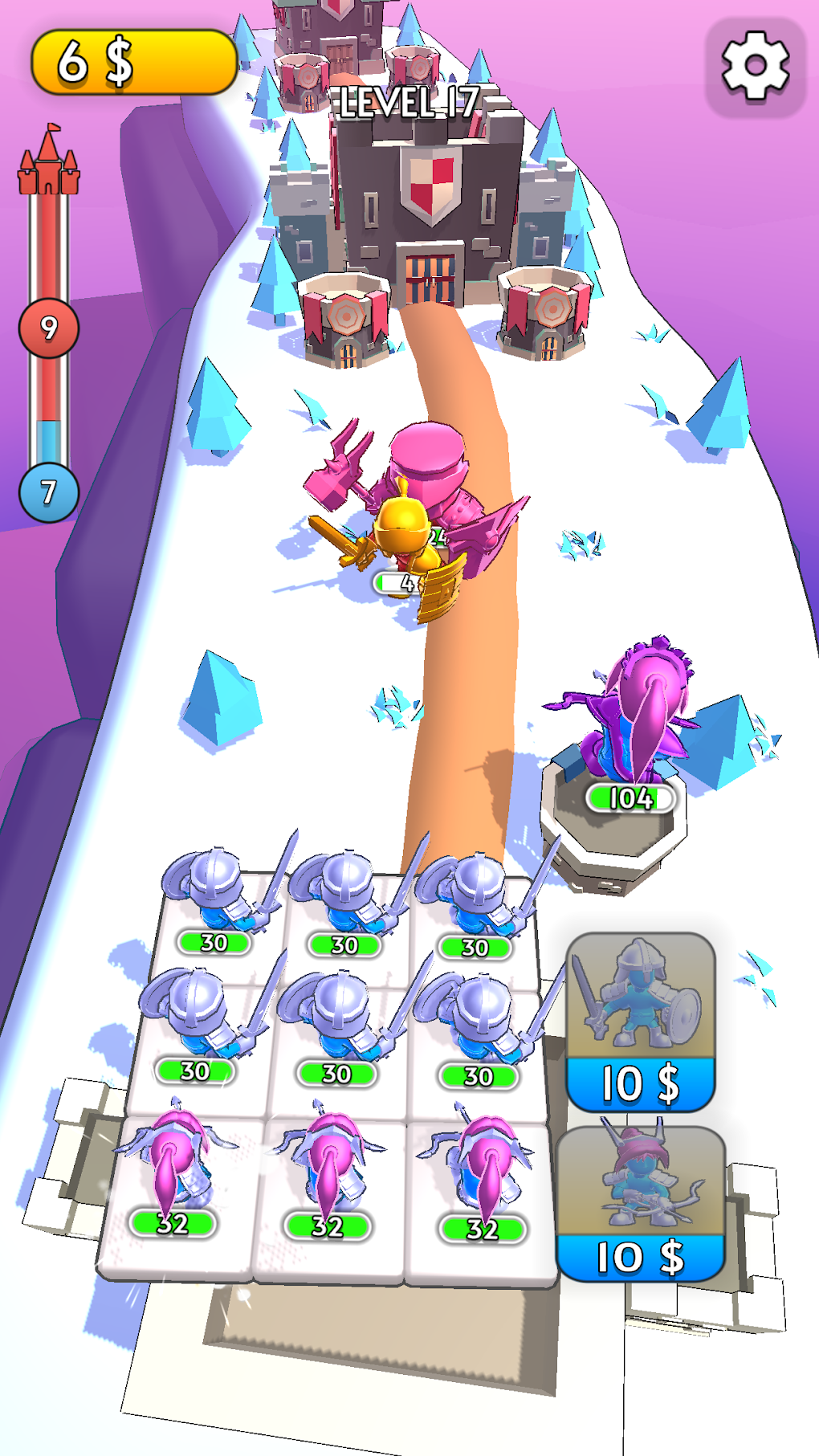Buy the archer unit for 10 $

coord(640,1203)
